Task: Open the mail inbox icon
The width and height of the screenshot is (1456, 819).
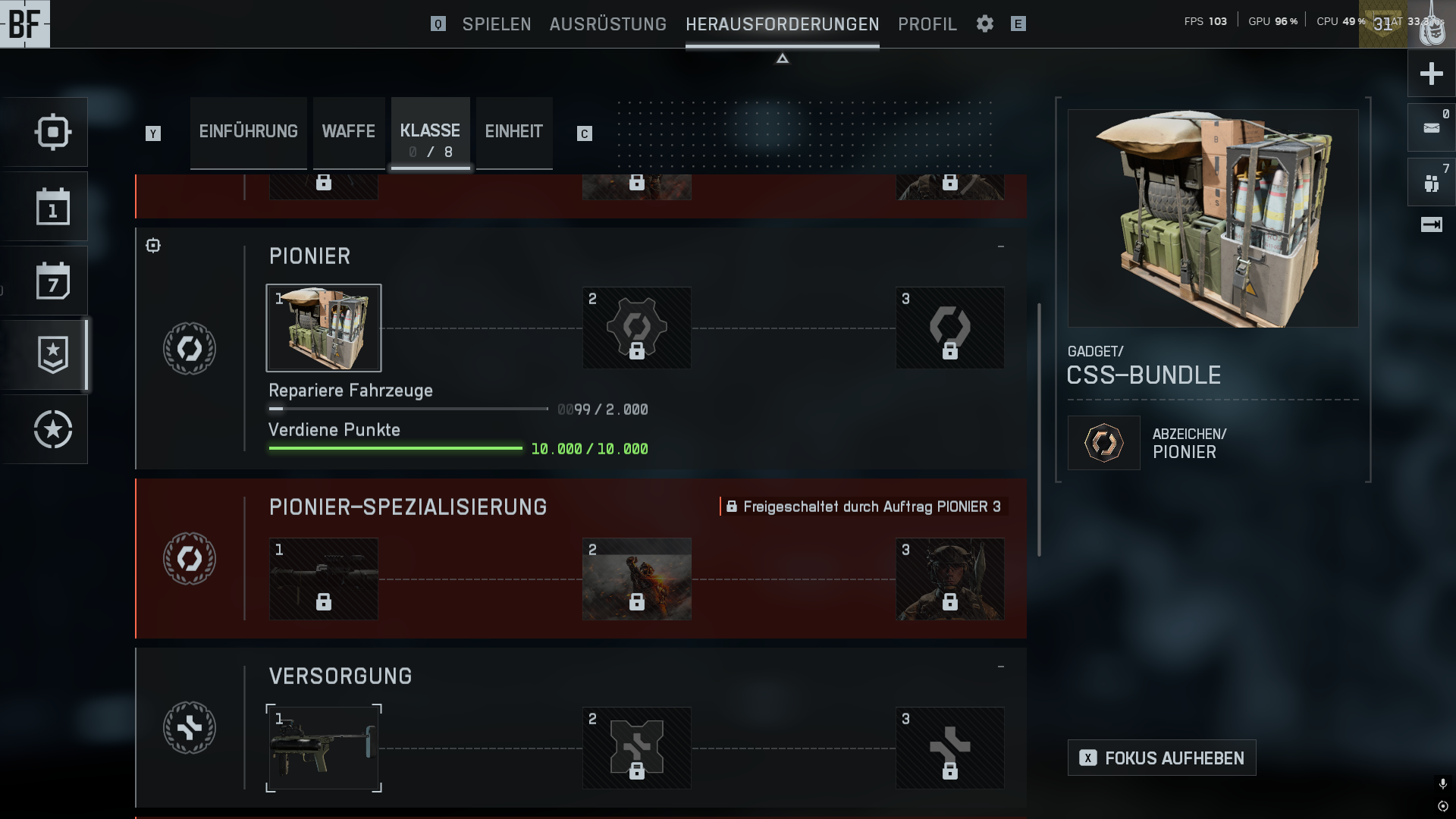Action: [x=1431, y=128]
